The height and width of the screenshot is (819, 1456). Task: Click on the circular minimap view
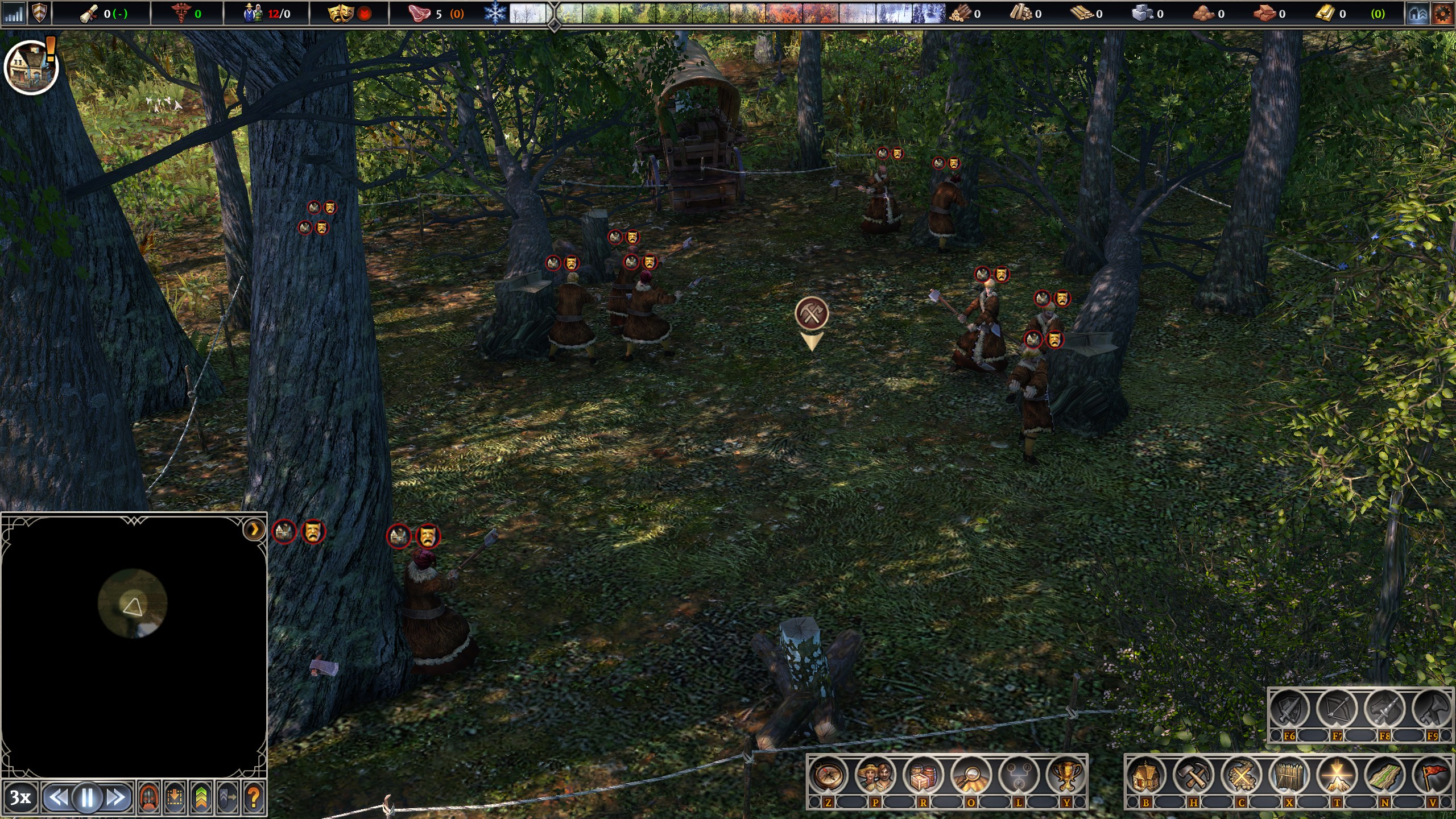pyautogui.click(x=133, y=603)
